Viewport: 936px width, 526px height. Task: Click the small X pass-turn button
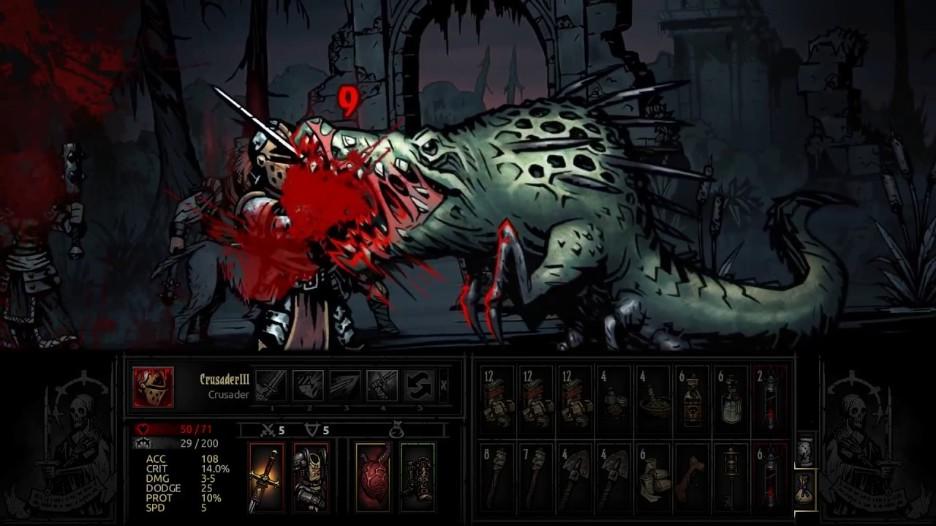point(444,385)
